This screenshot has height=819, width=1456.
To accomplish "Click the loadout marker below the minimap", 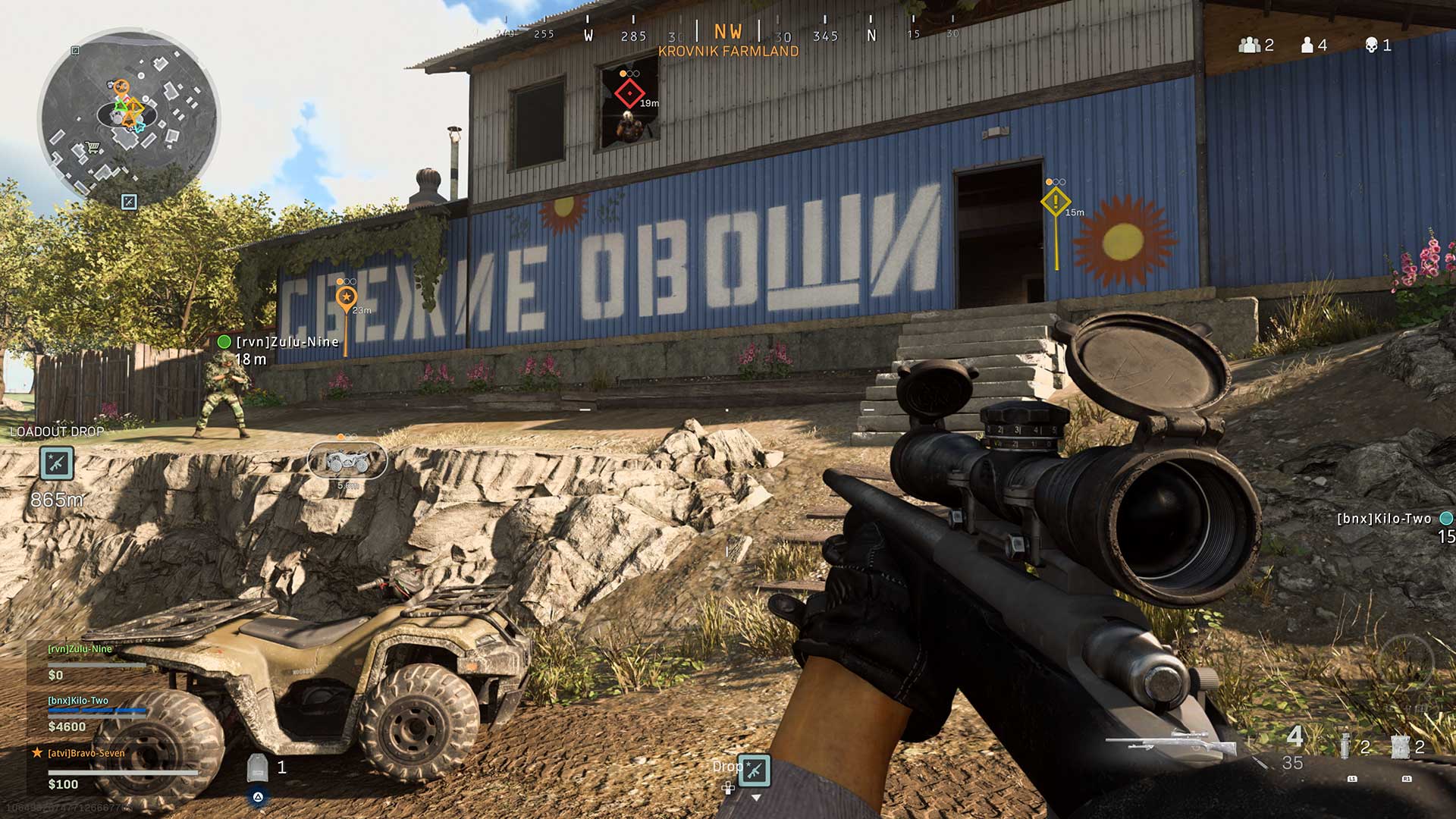I will pyautogui.click(x=130, y=202).
